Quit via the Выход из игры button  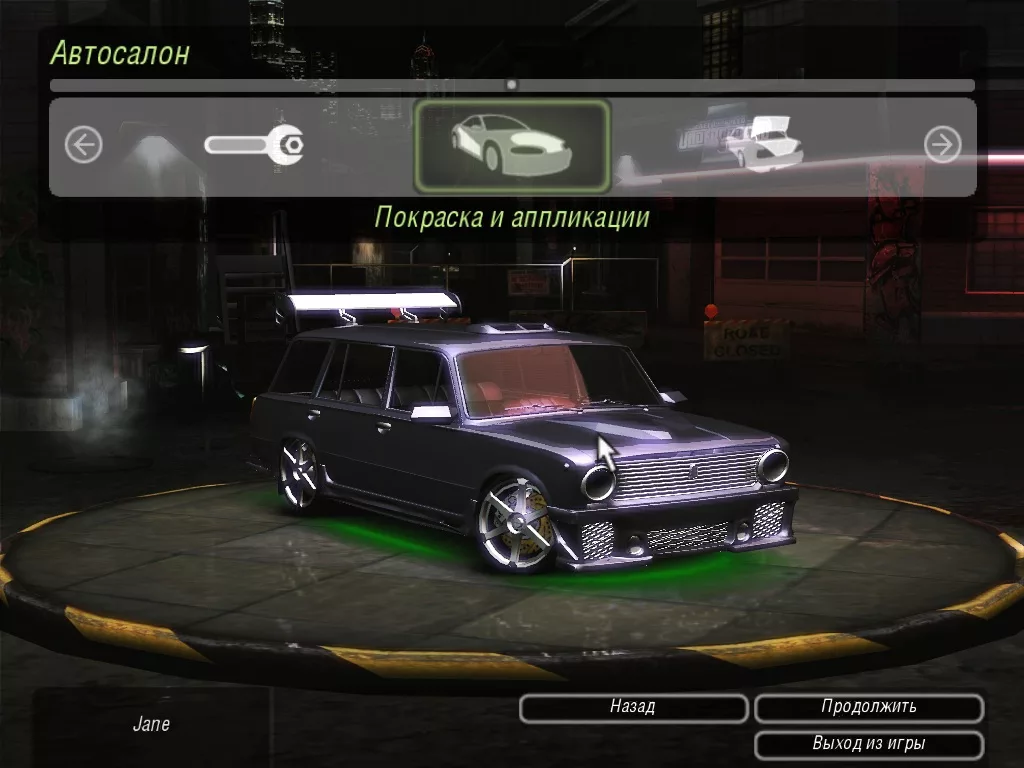tap(868, 745)
